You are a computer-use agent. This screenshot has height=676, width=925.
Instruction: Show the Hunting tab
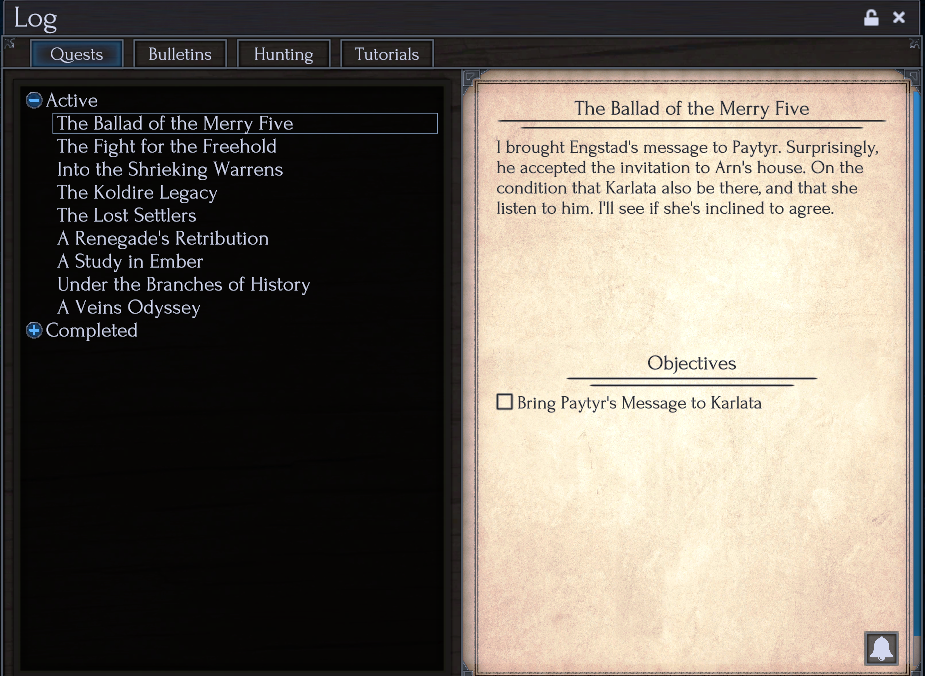[x=283, y=54]
